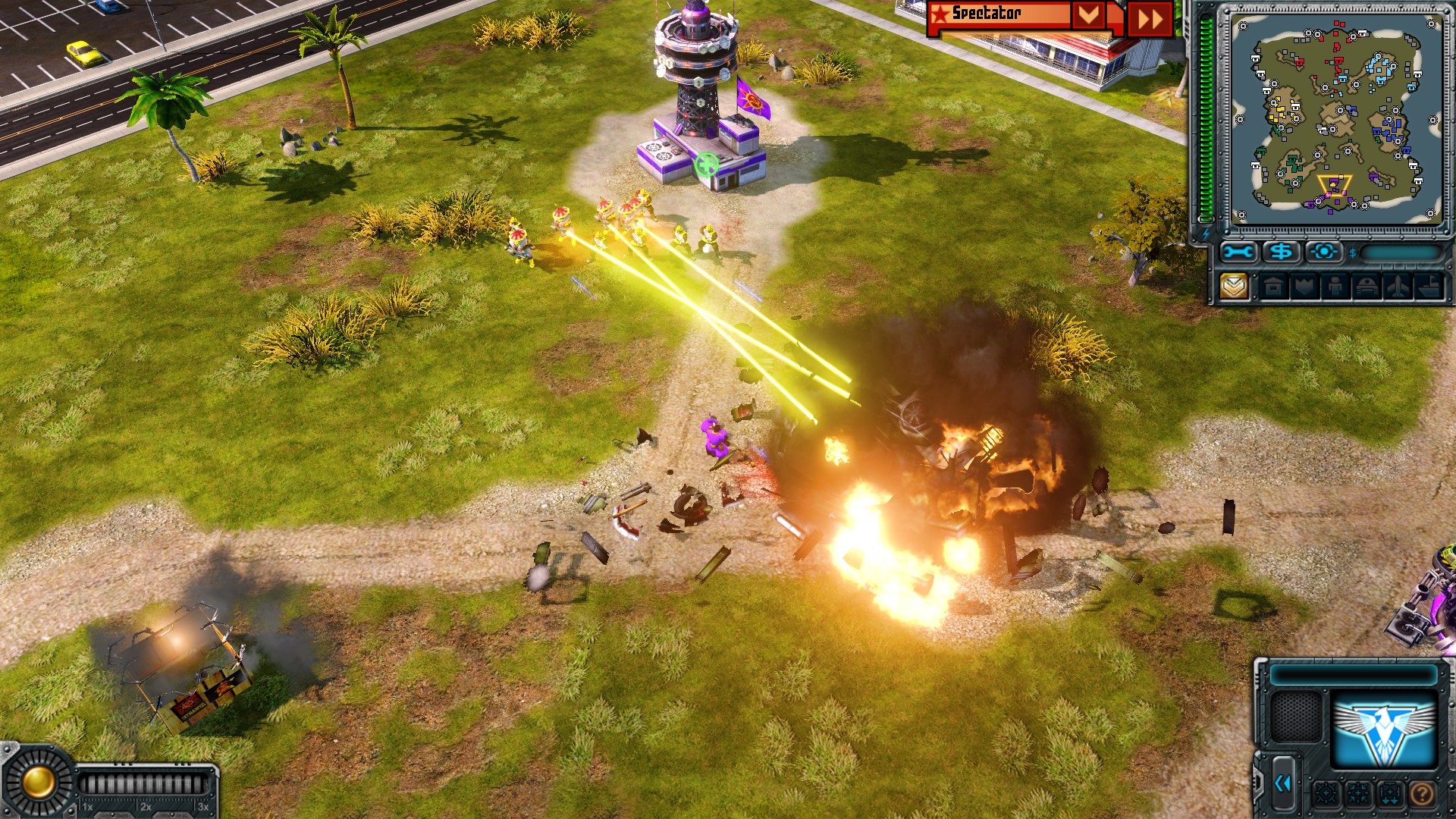Switch to the infantry build tab
Screen dimensions: 1456x819
pyautogui.click(x=1335, y=287)
